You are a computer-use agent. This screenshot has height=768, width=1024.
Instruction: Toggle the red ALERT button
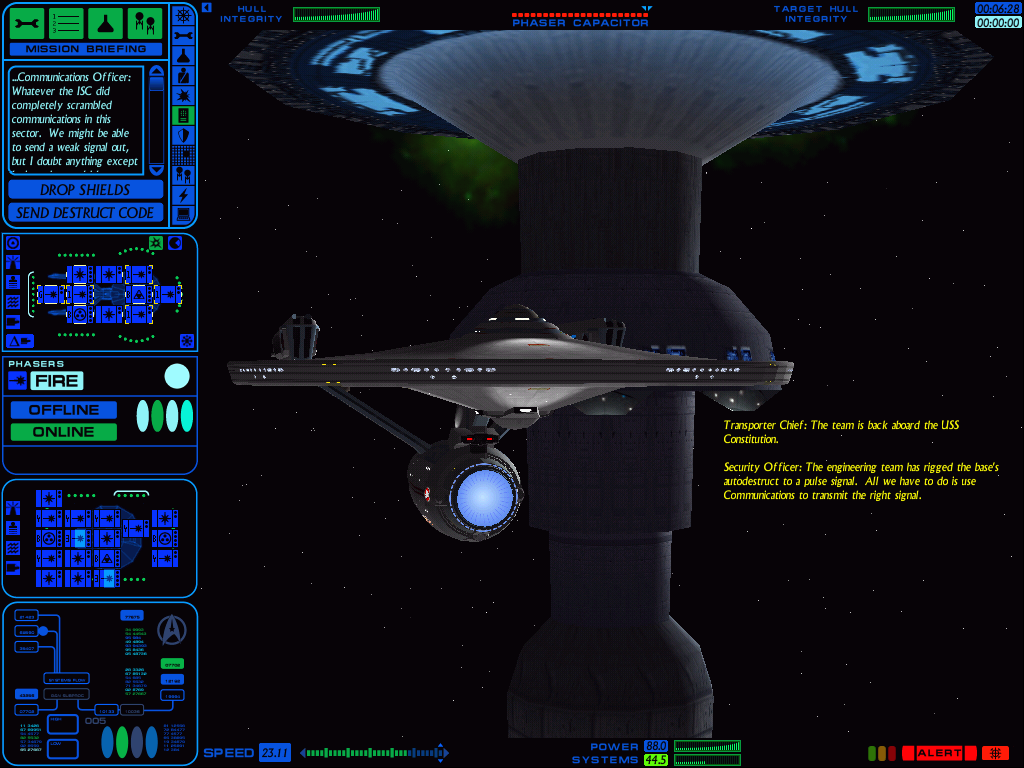tap(938, 753)
